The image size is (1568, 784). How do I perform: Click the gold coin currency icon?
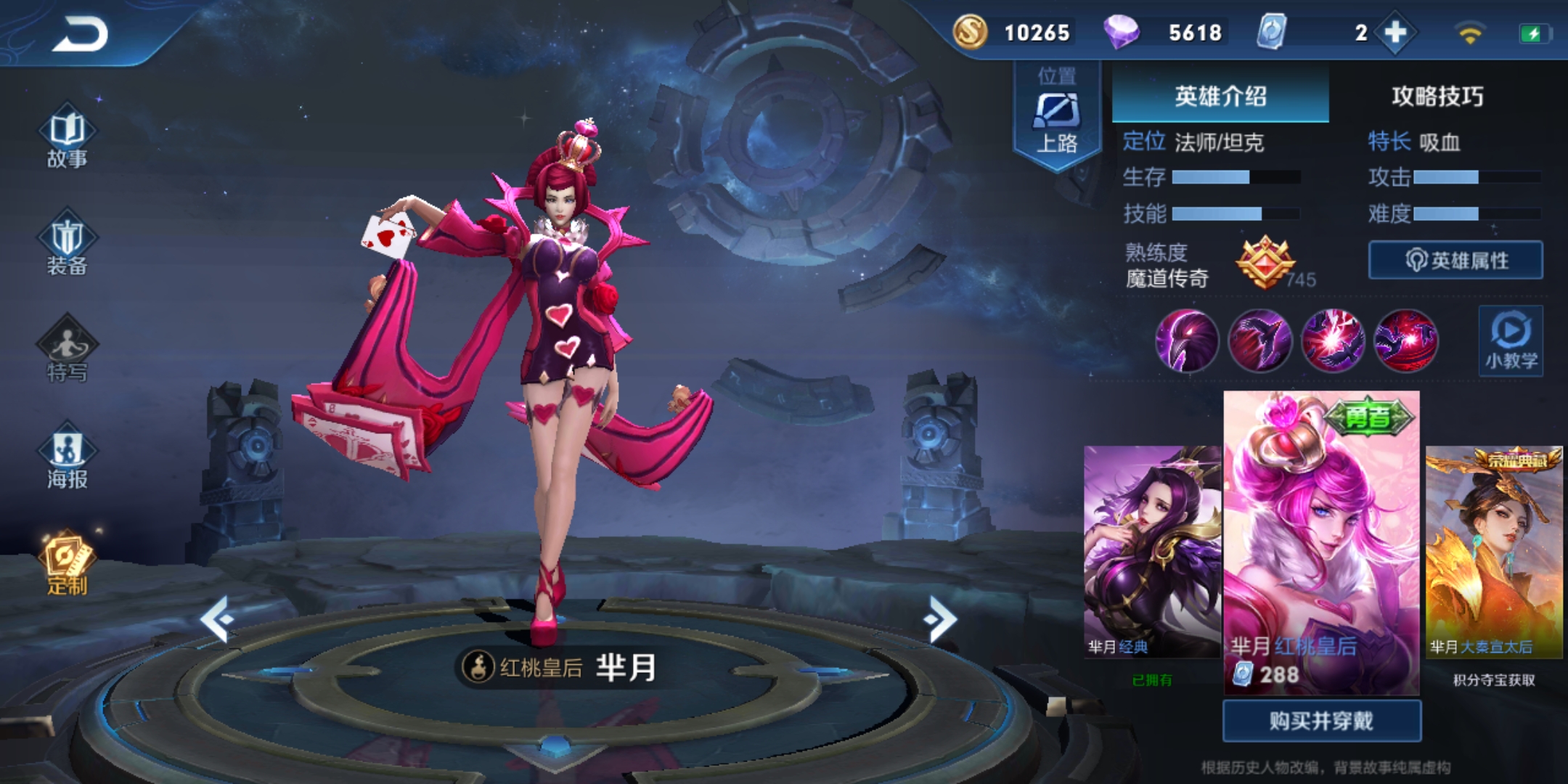tap(971, 32)
